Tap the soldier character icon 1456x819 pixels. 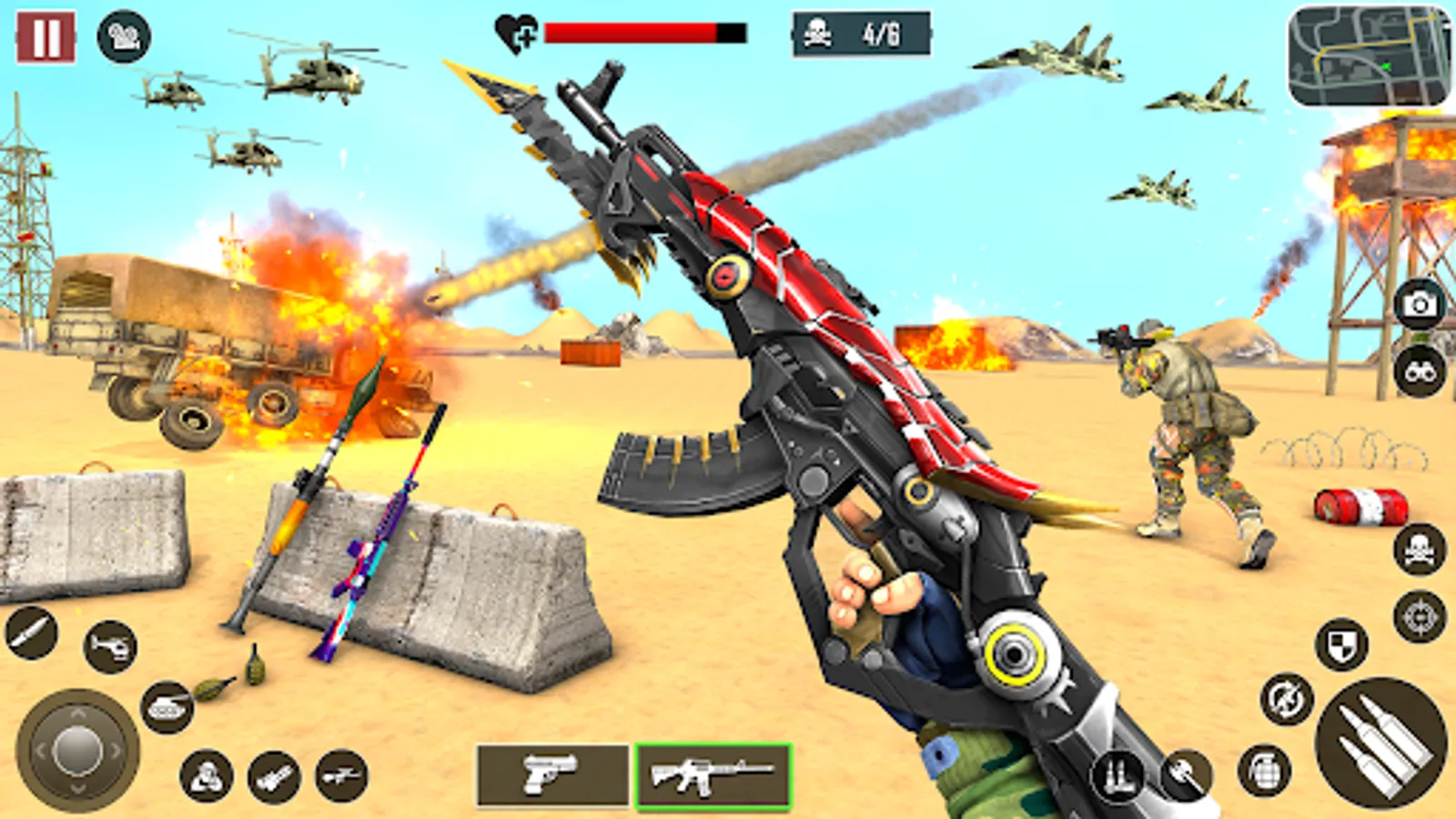point(205,776)
